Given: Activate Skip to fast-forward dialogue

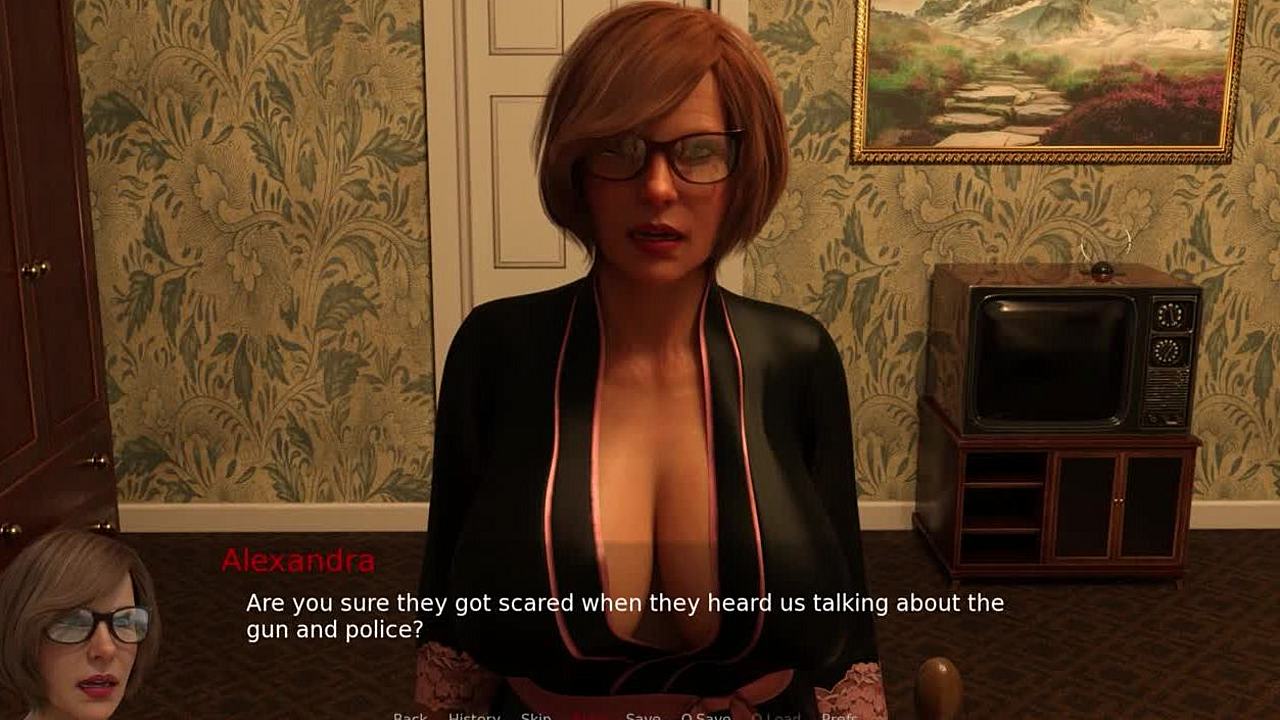Looking at the screenshot, I should coord(536,716).
